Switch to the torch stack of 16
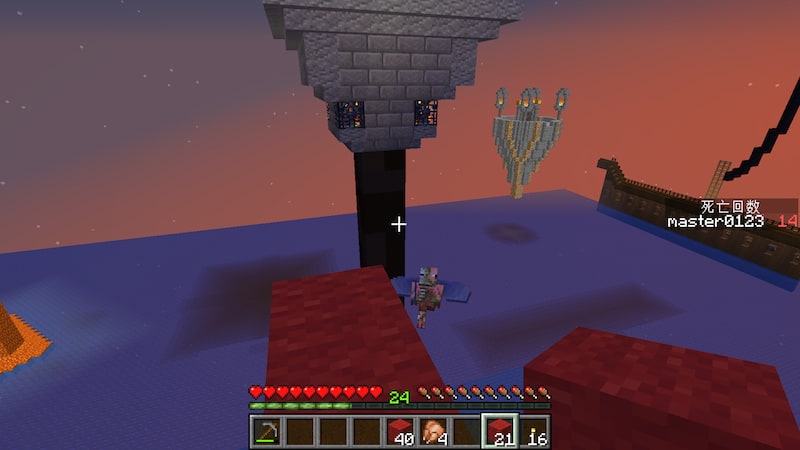 click(534, 431)
